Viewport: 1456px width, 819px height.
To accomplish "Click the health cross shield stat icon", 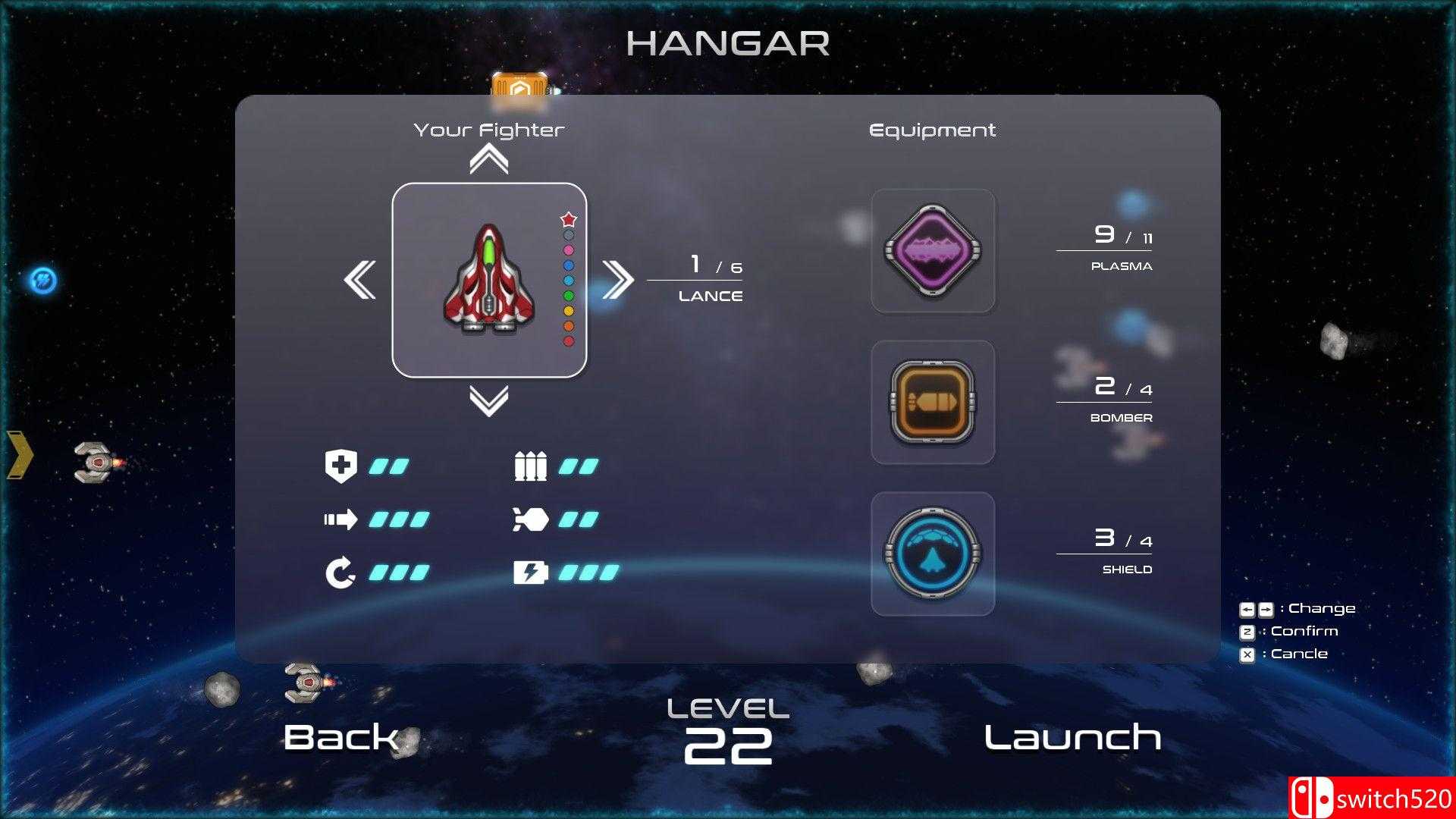I will (342, 466).
